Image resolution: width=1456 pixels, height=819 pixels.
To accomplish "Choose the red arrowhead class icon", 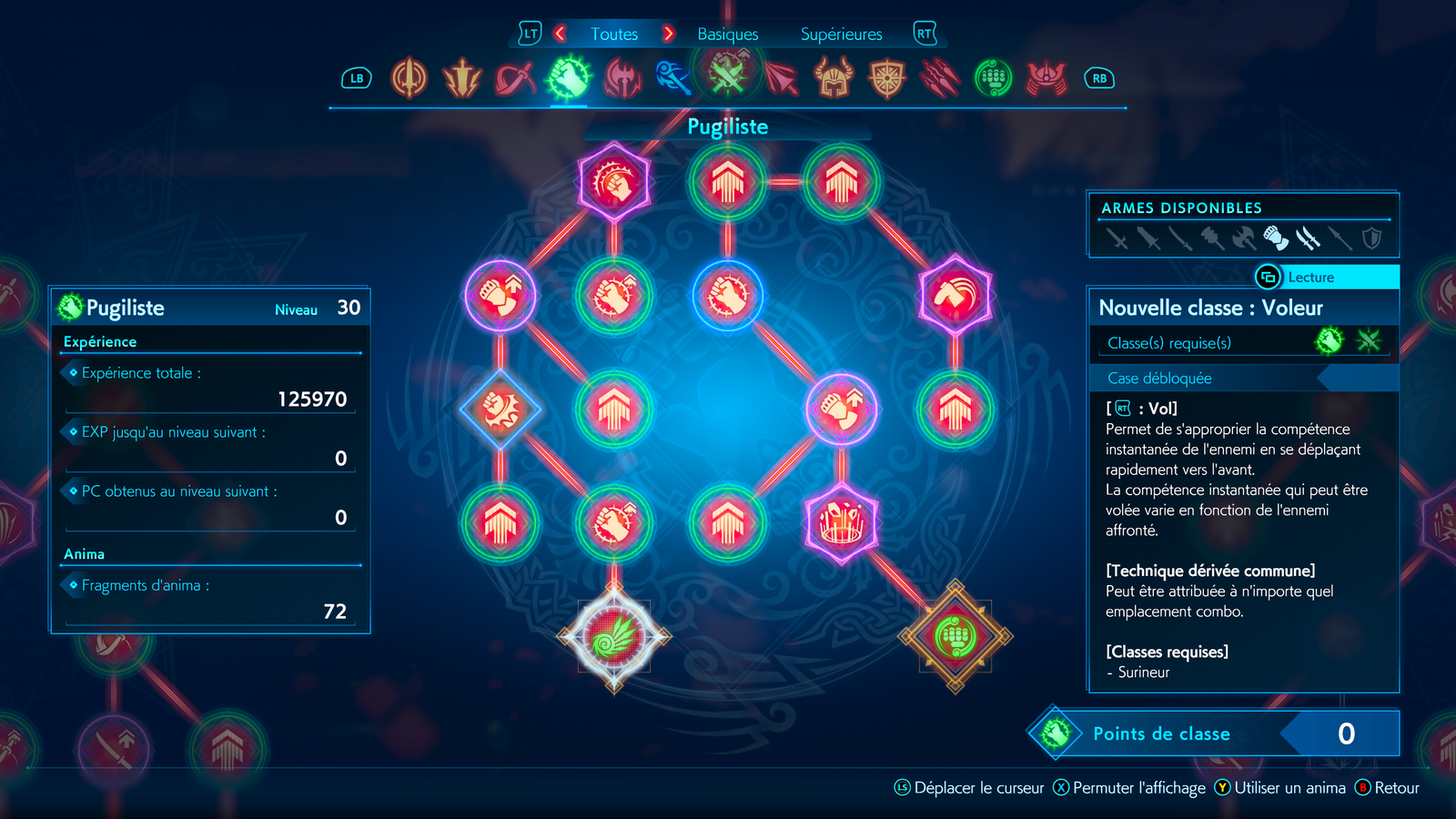I will [781, 78].
